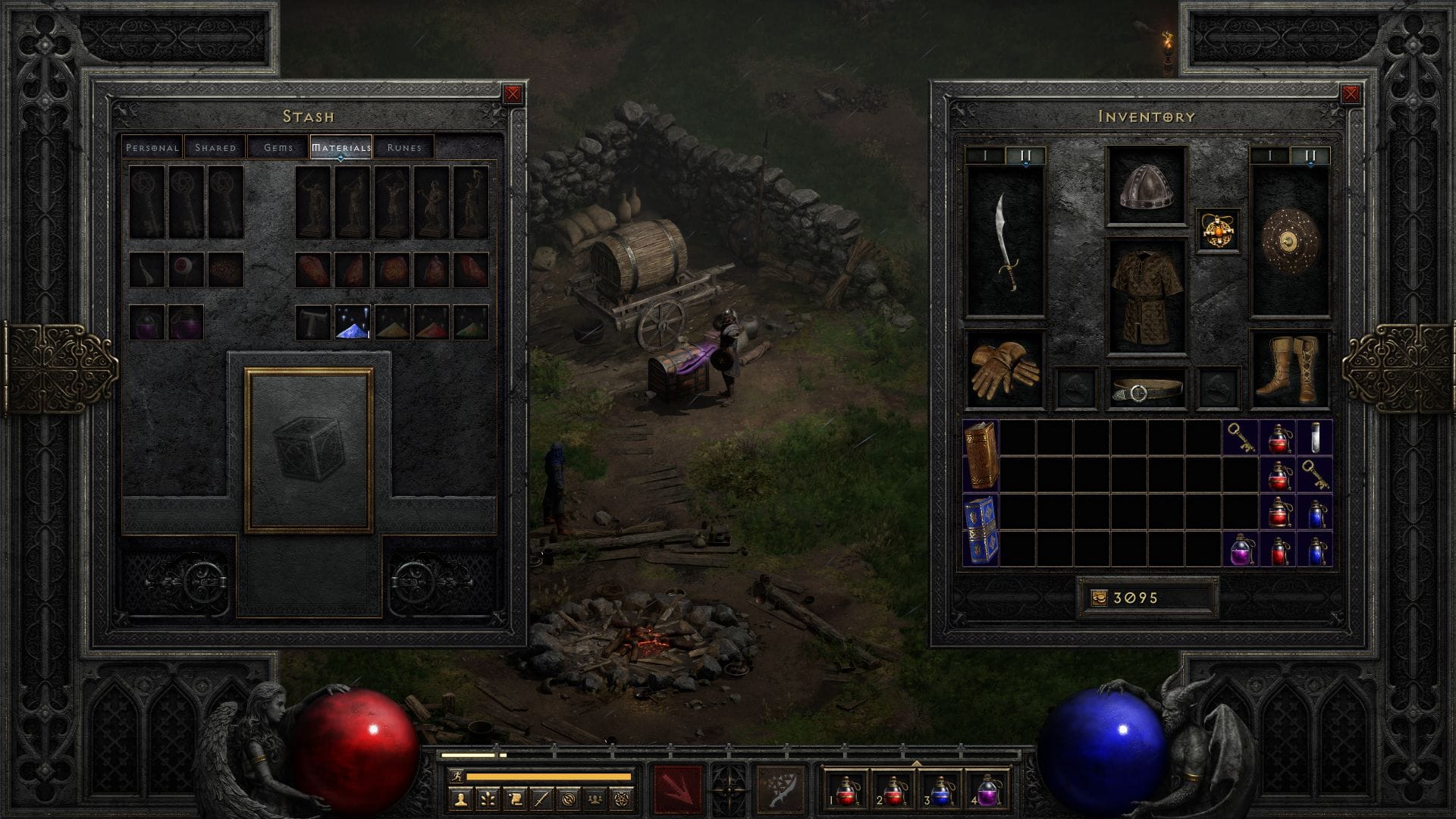Viewport: 1456px width, 819px height.
Task: Select the brown tome in inventory
Action: click(981, 455)
